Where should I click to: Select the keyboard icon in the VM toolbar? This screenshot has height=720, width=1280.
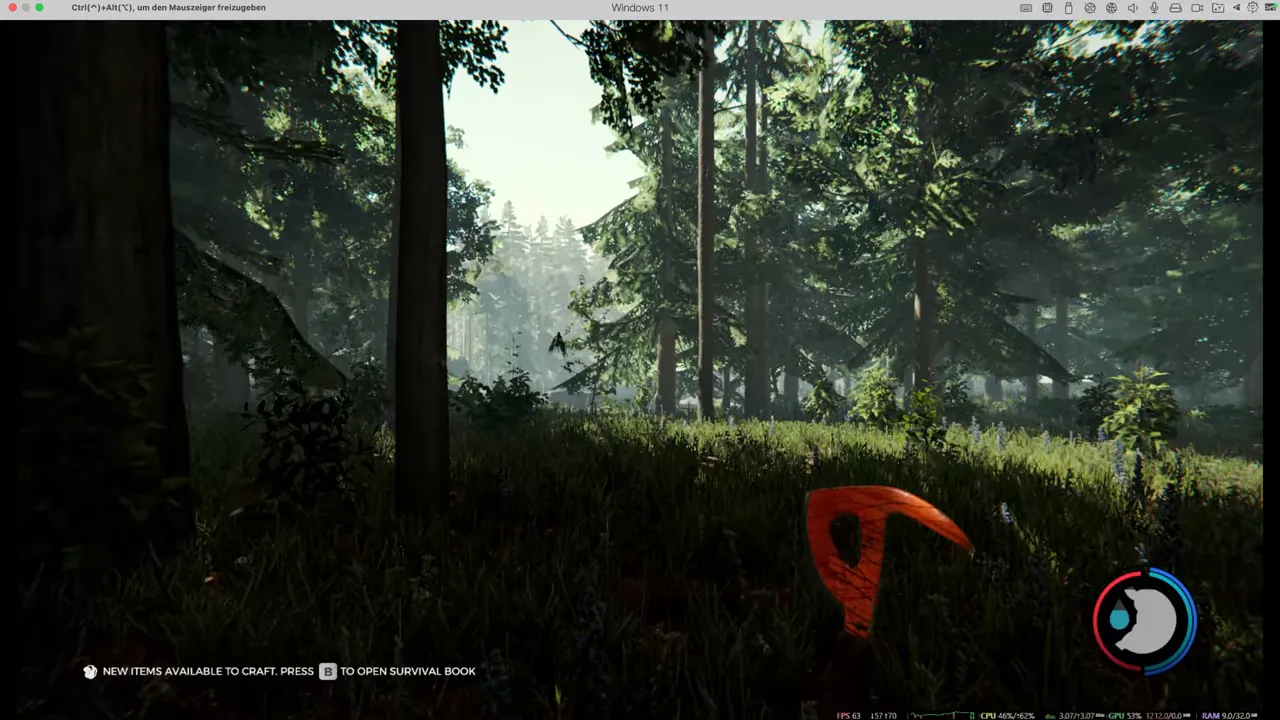click(1026, 8)
